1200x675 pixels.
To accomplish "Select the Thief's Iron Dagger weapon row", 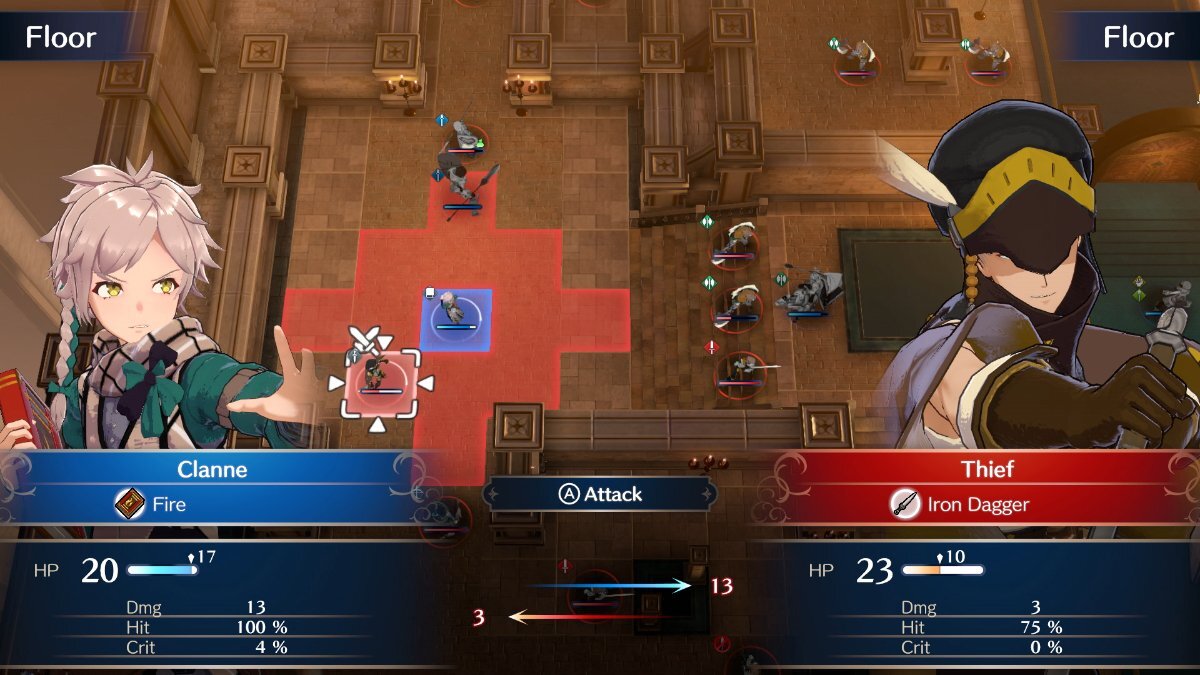I will point(975,505).
